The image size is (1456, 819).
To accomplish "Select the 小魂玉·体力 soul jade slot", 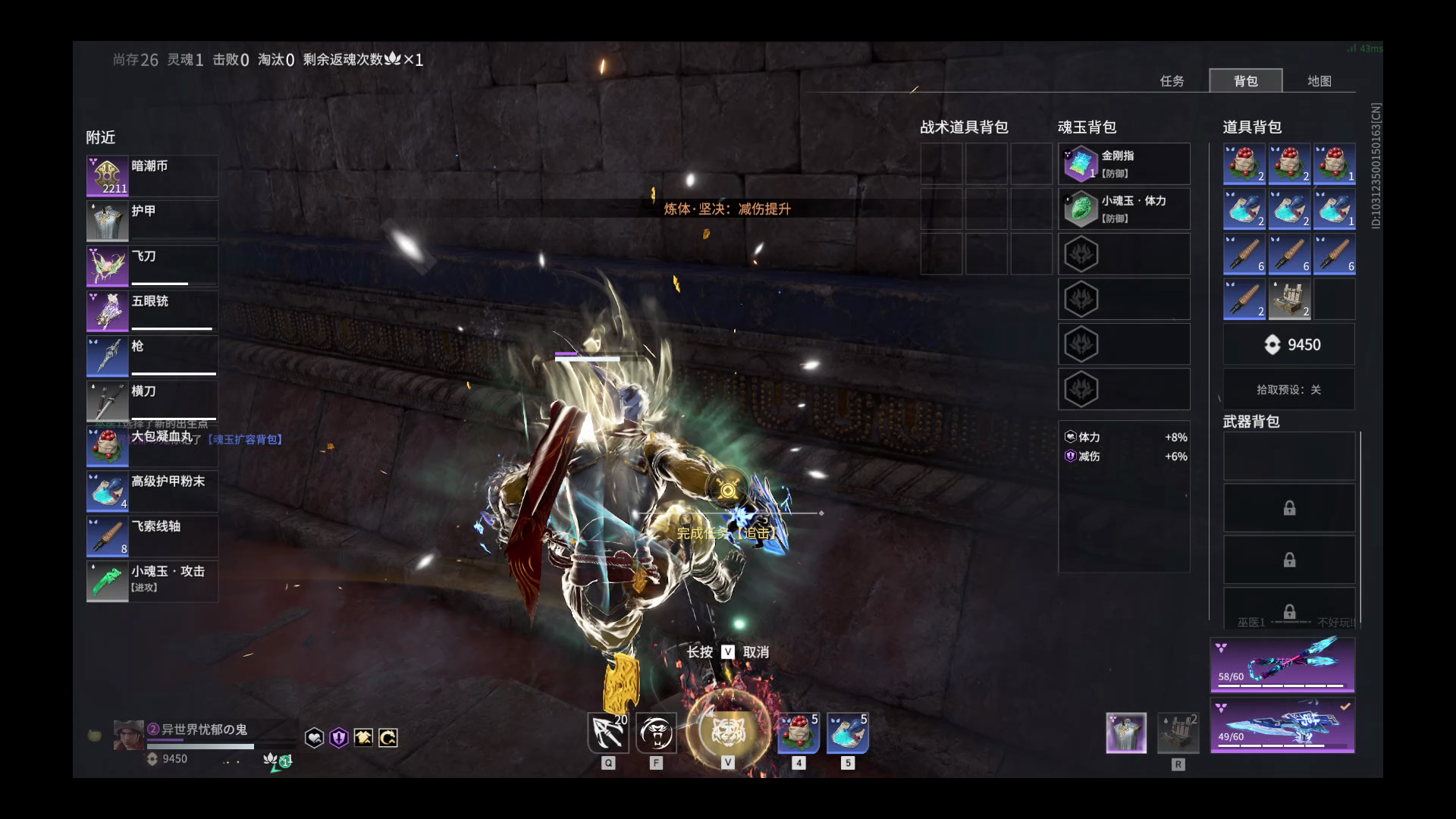I will click(x=1124, y=209).
